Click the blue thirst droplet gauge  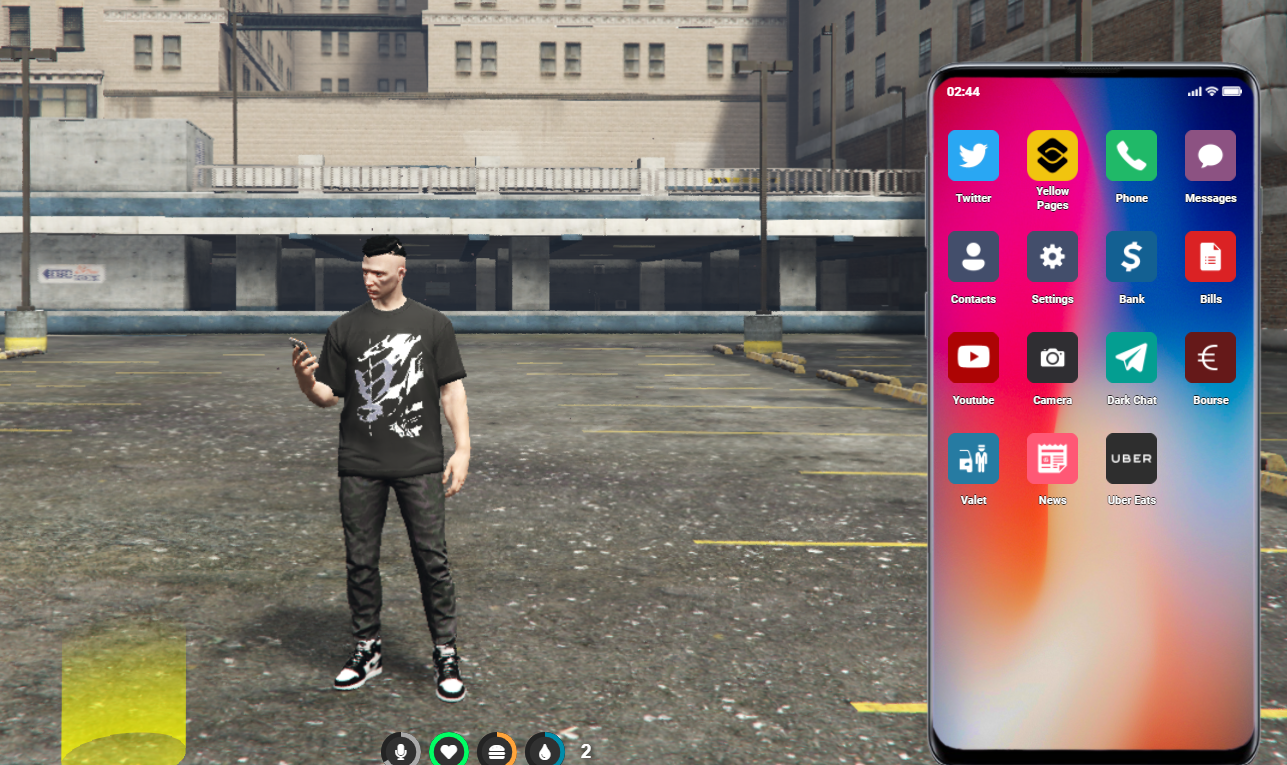pos(545,749)
